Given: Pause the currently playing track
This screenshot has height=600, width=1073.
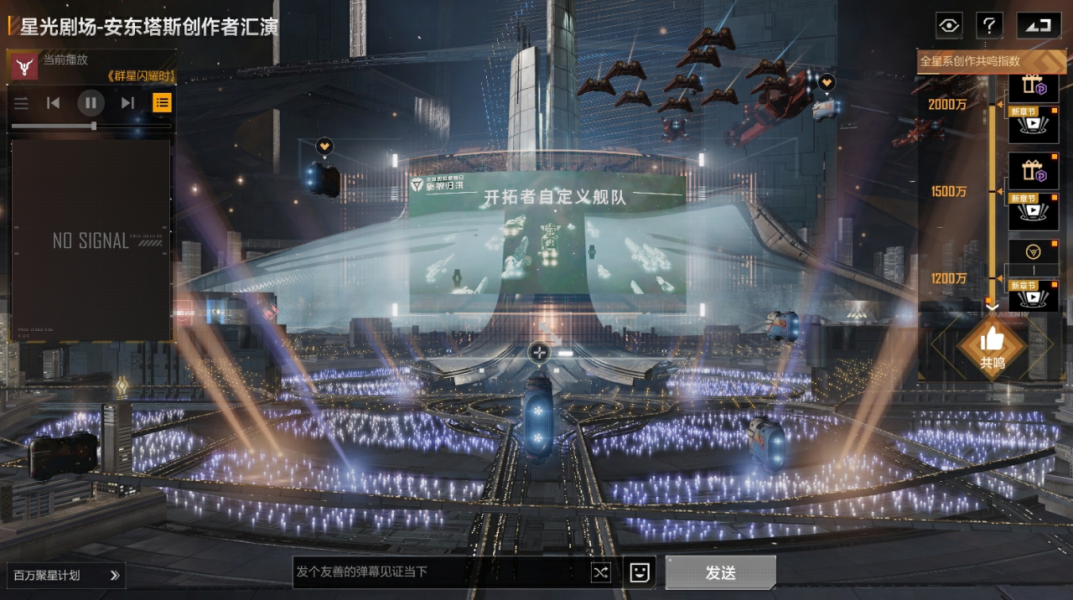Looking at the screenshot, I should pyautogui.click(x=91, y=102).
